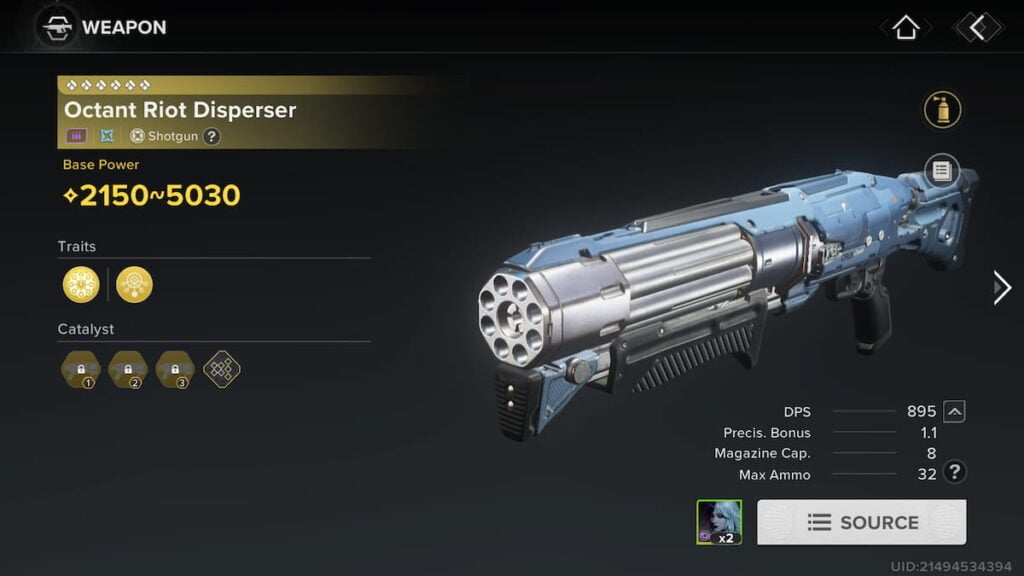Open the Source list button
The width and height of the screenshot is (1024, 576).
coord(861,522)
